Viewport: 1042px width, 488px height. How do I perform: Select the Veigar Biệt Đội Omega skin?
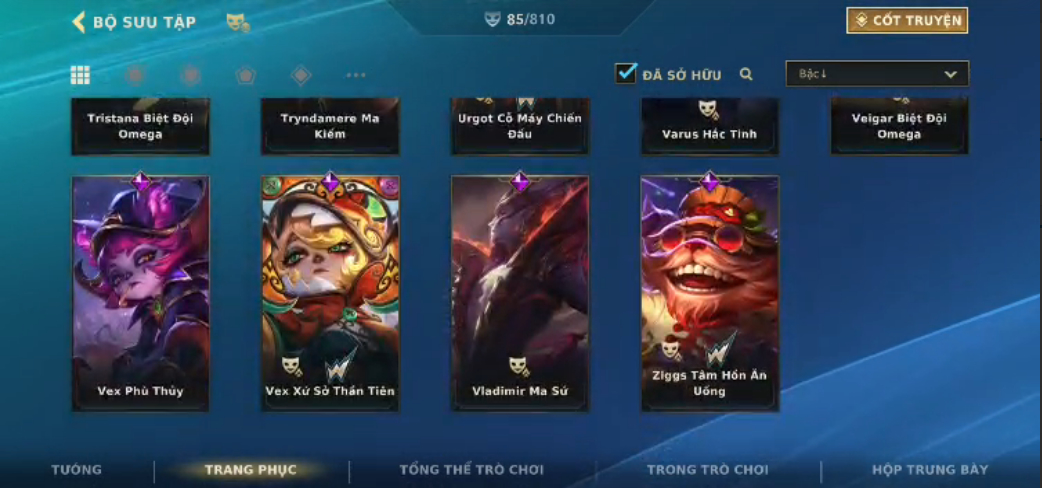(899, 126)
